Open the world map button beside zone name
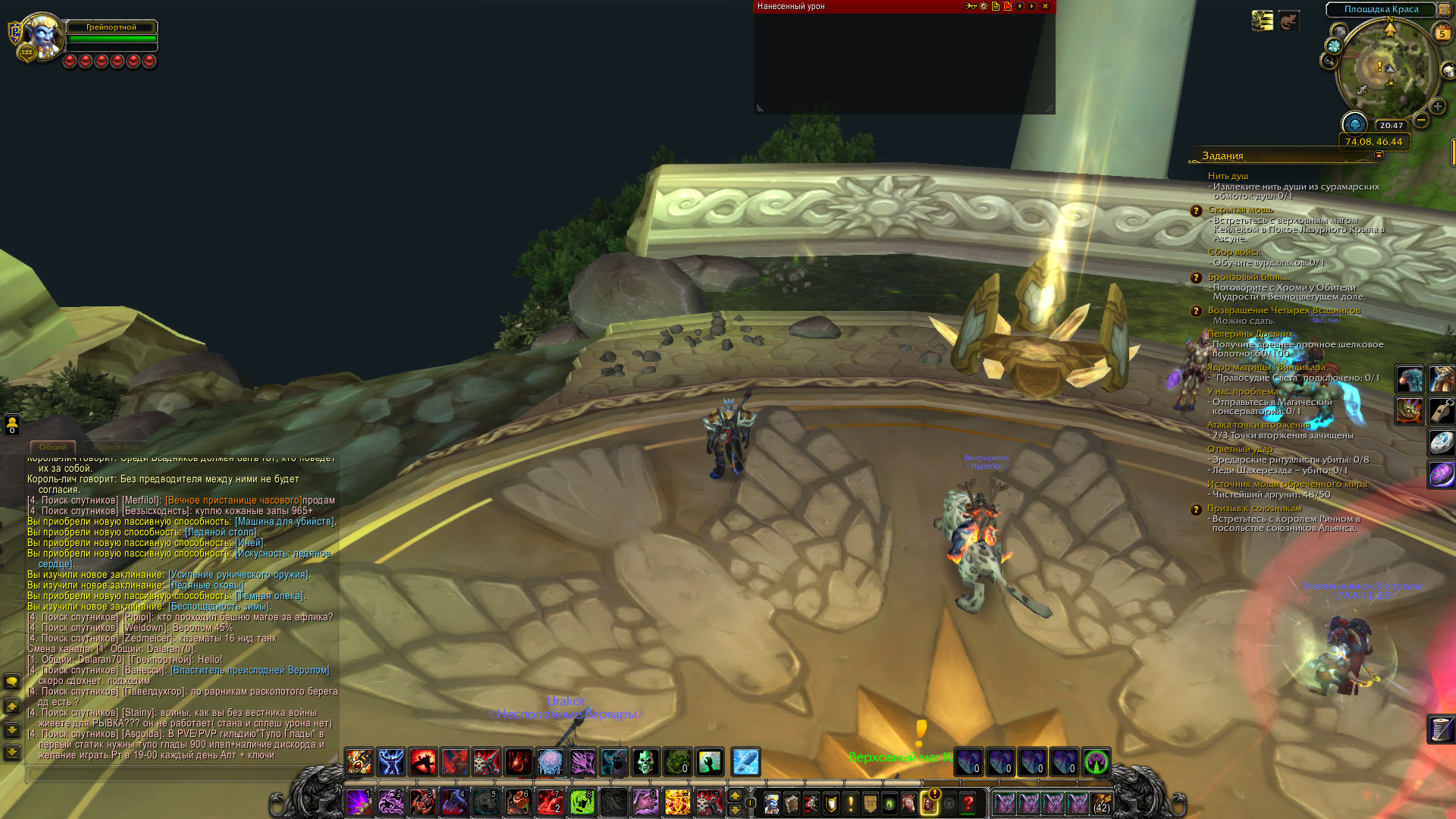Viewport: 1456px width, 819px height. [x=1445, y=10]
